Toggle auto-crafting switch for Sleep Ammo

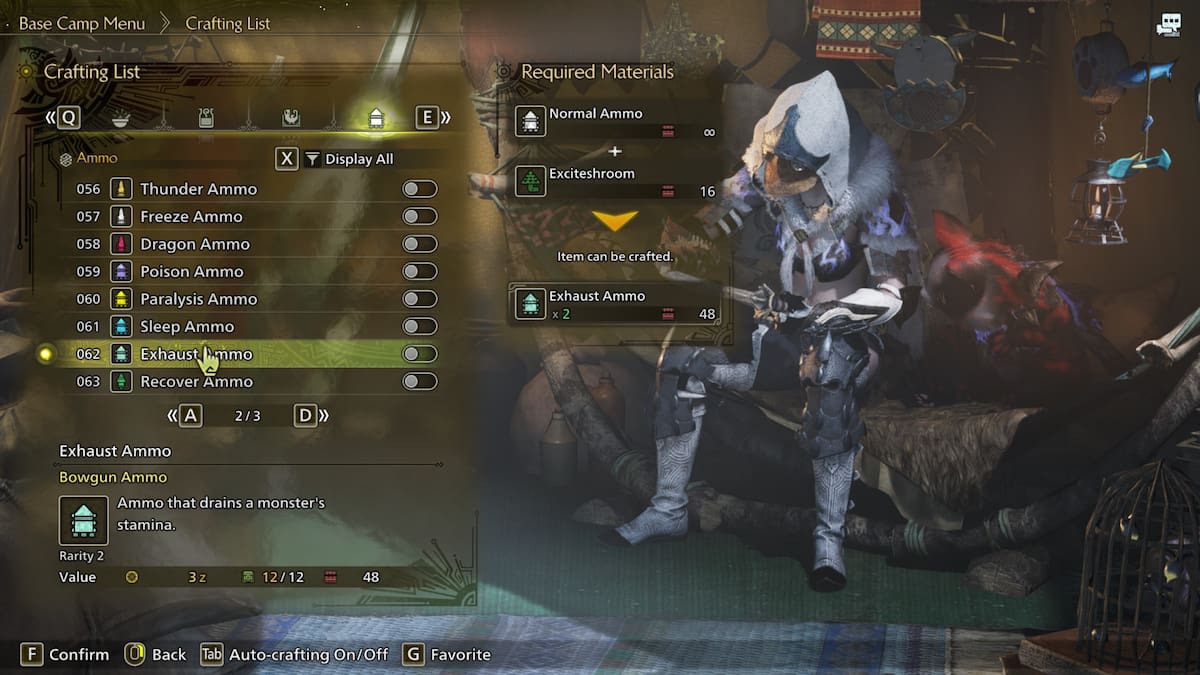(419, 326)
